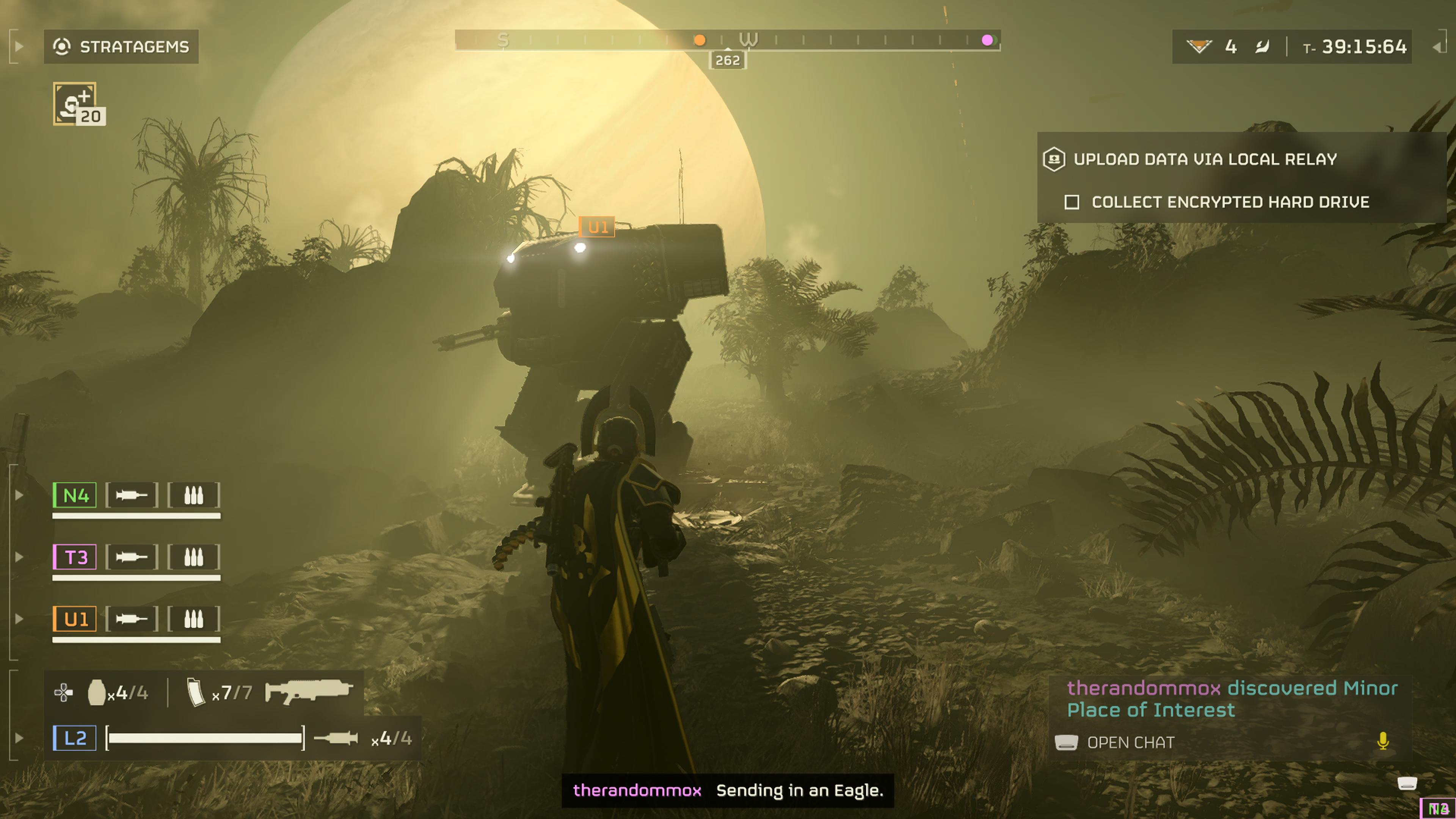Open the chat box
The height and width of the screenshot is (819, 1456).
(x=1130, y=743)
